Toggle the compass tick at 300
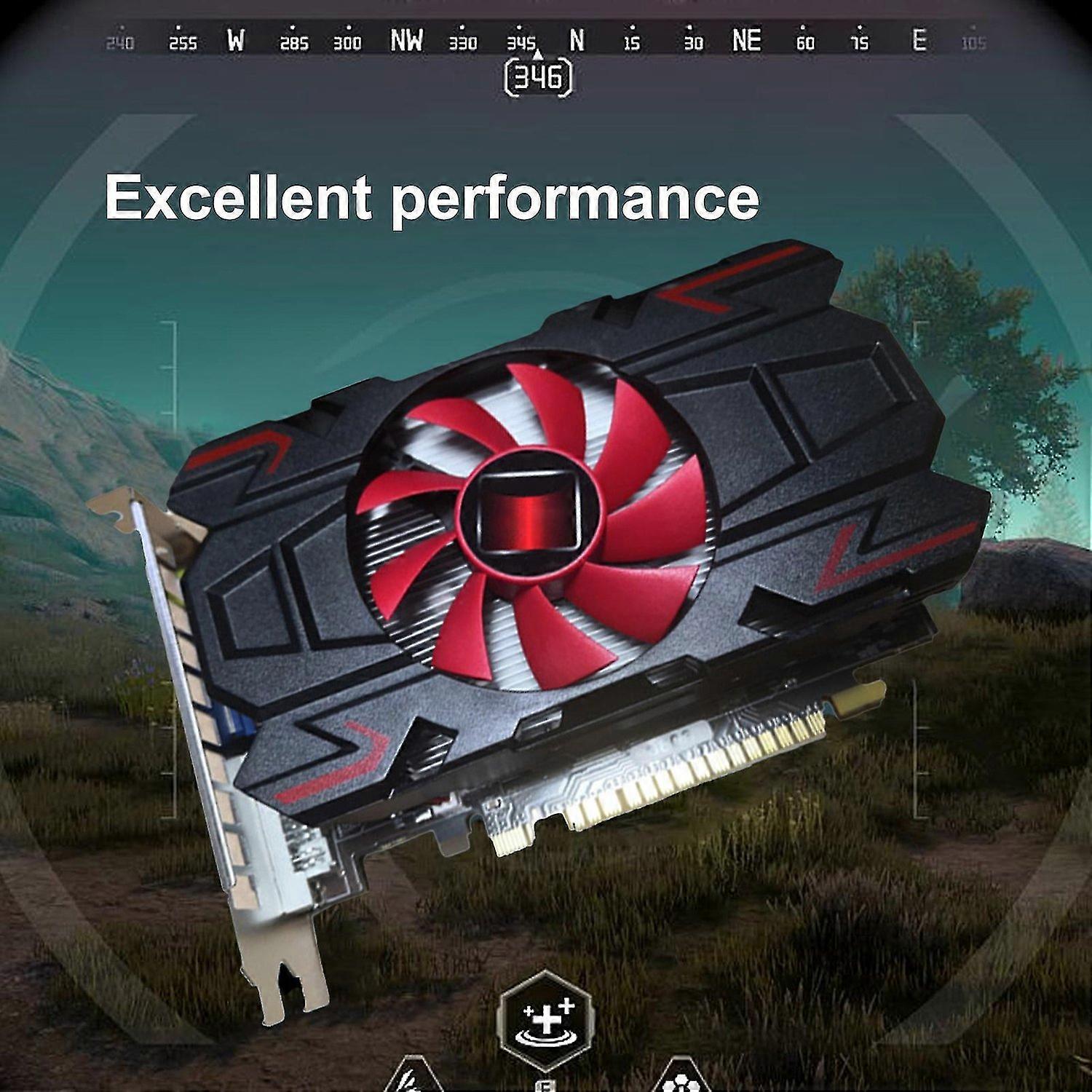Screen dimensions: 1092x1092 [x=349, y=42]
